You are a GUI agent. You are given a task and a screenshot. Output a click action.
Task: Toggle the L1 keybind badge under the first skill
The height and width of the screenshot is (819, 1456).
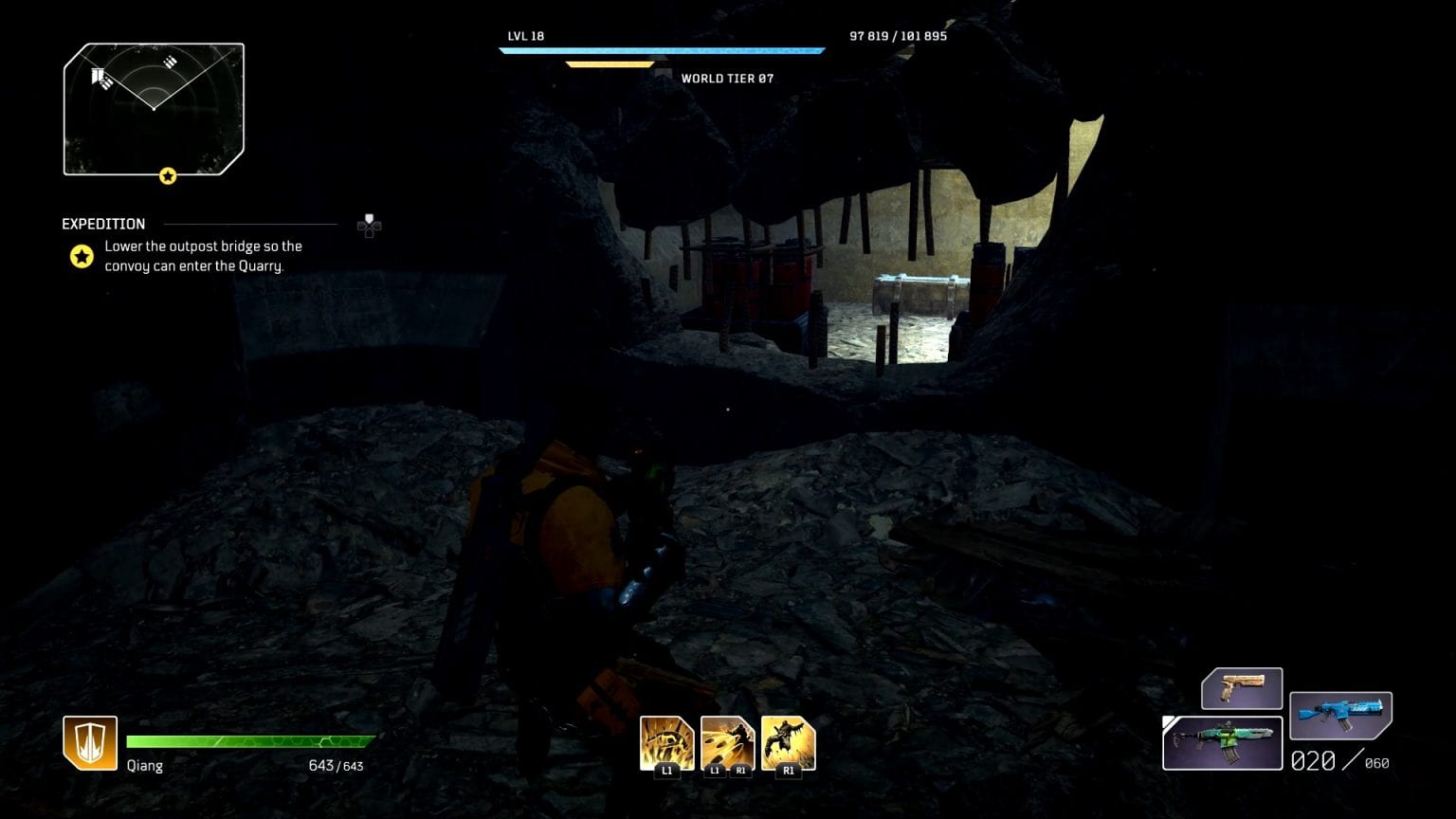(x=668, y=772)
